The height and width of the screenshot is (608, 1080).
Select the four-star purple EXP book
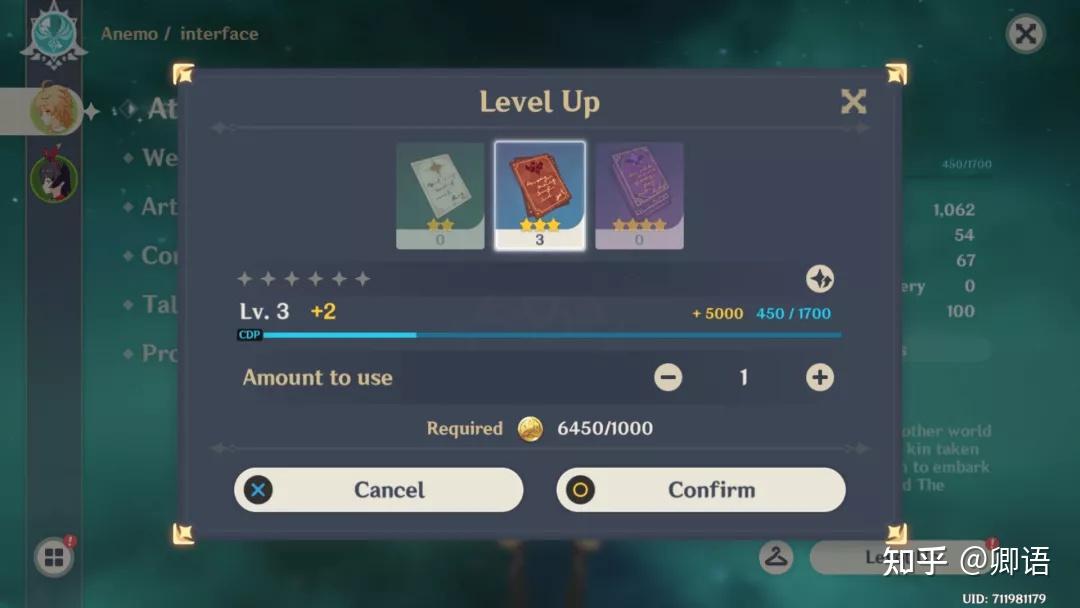point(639,195)
